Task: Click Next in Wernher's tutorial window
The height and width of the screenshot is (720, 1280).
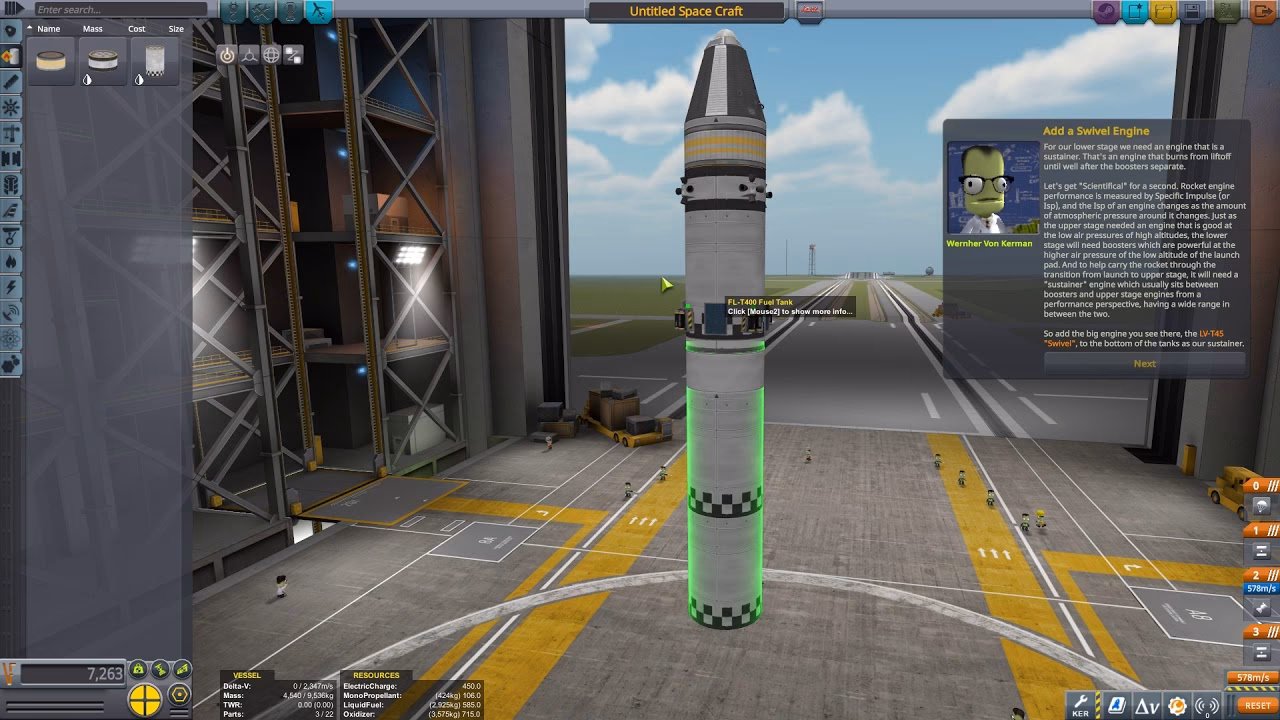Action: click(1144, 363)
